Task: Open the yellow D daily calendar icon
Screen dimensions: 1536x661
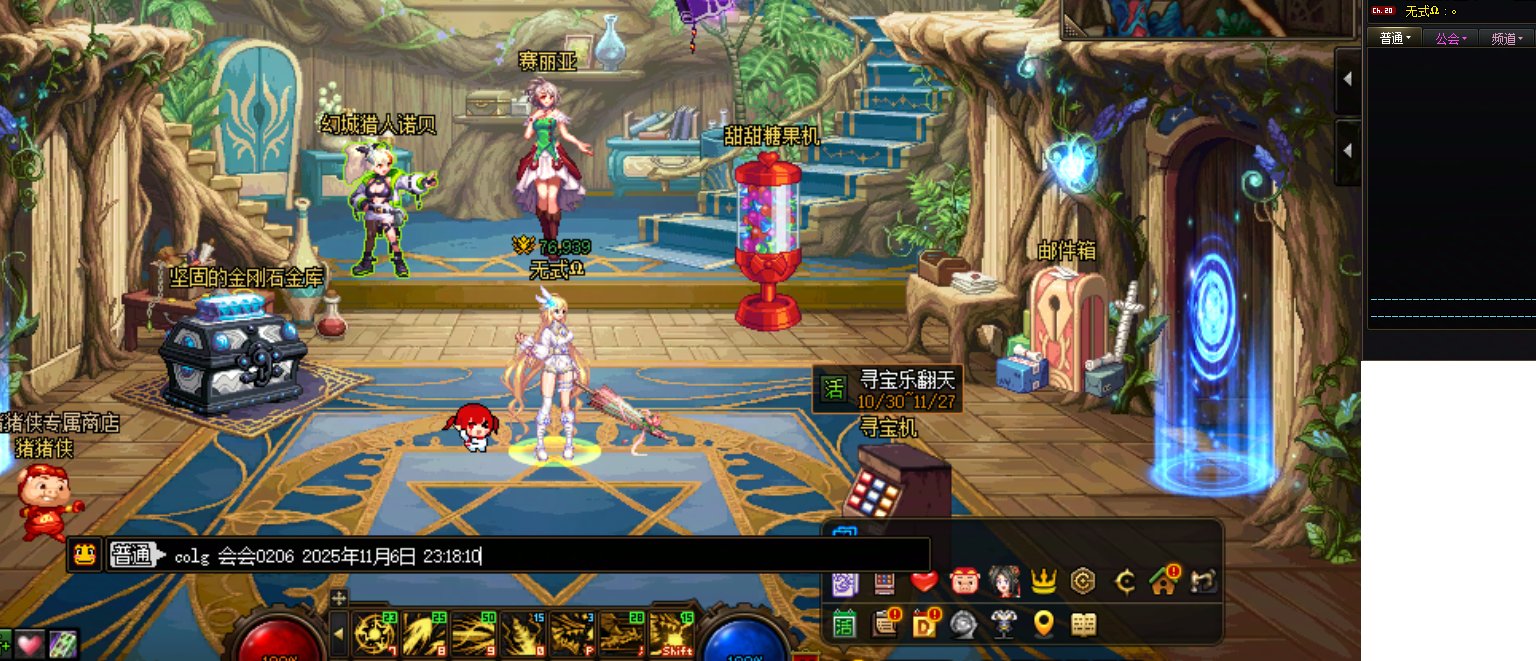Action: tap(924, 625)
